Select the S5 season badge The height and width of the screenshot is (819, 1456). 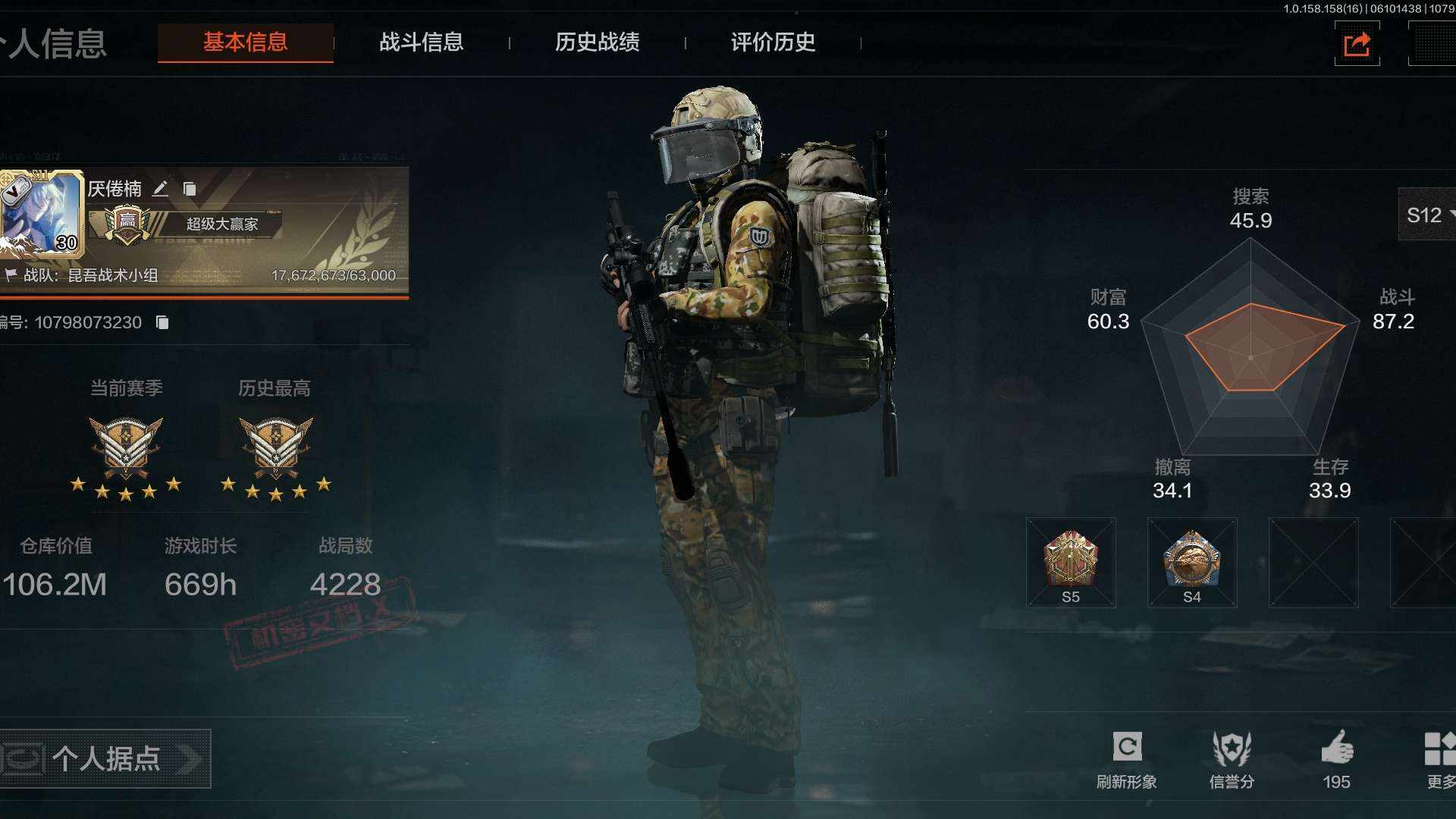[1070, 563]
